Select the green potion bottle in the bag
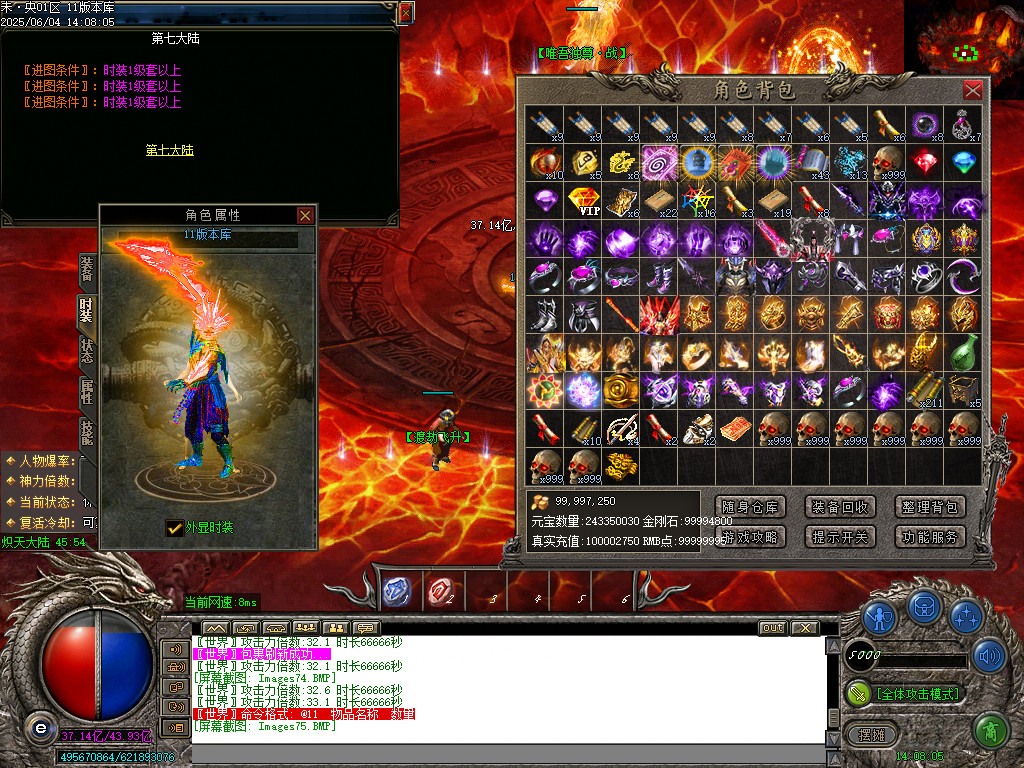The width and height of the screenshot is (1024, 768). tap(963, 351)
